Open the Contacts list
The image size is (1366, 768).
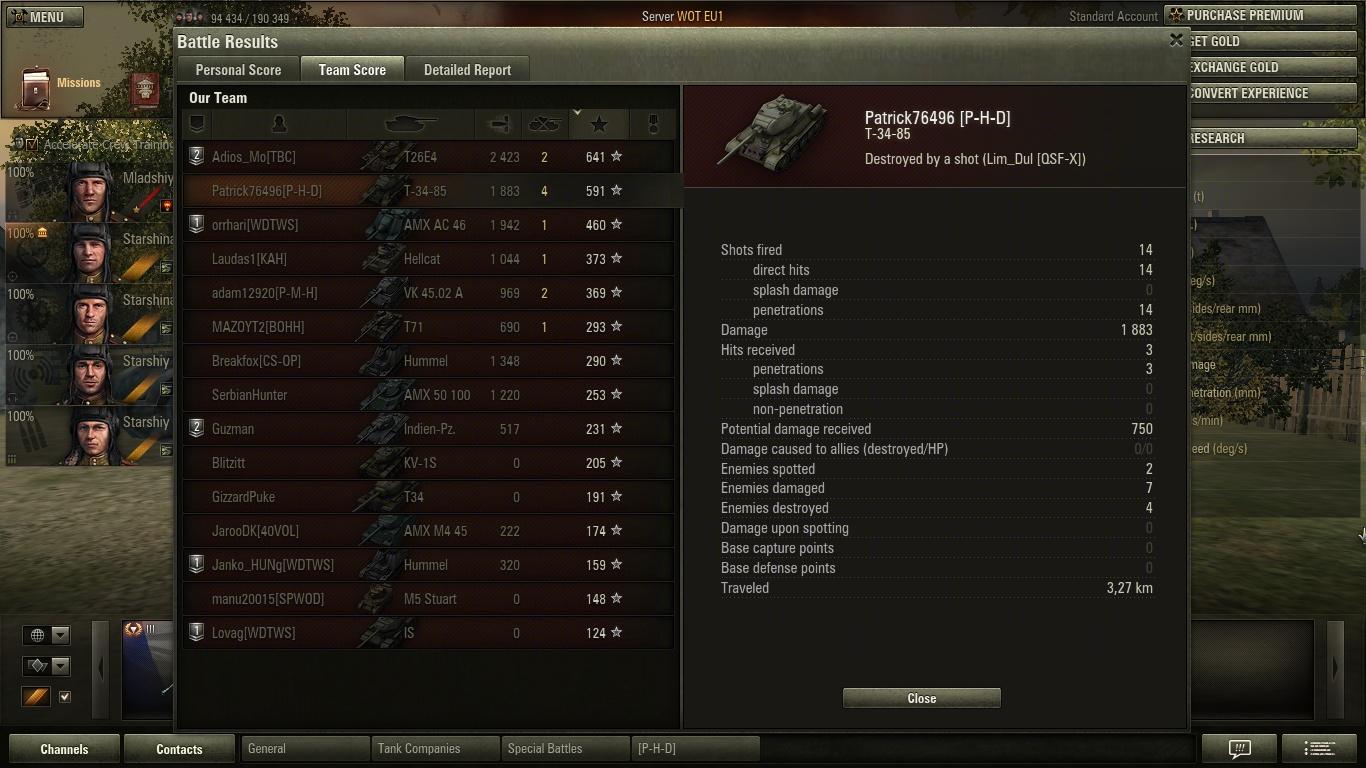pyautogui.click(x=179, y=749)
